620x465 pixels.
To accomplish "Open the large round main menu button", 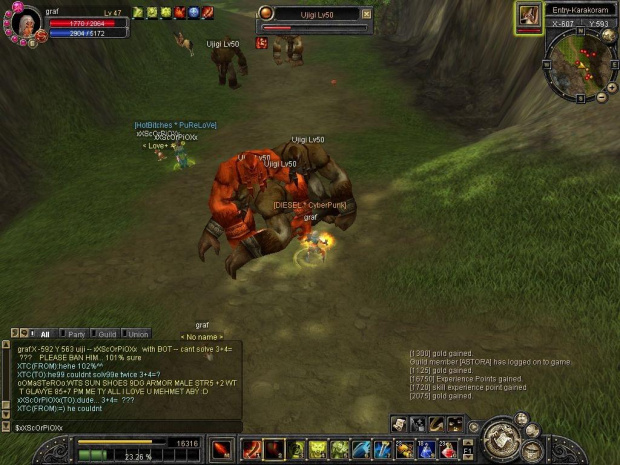I will click(500, 437).
